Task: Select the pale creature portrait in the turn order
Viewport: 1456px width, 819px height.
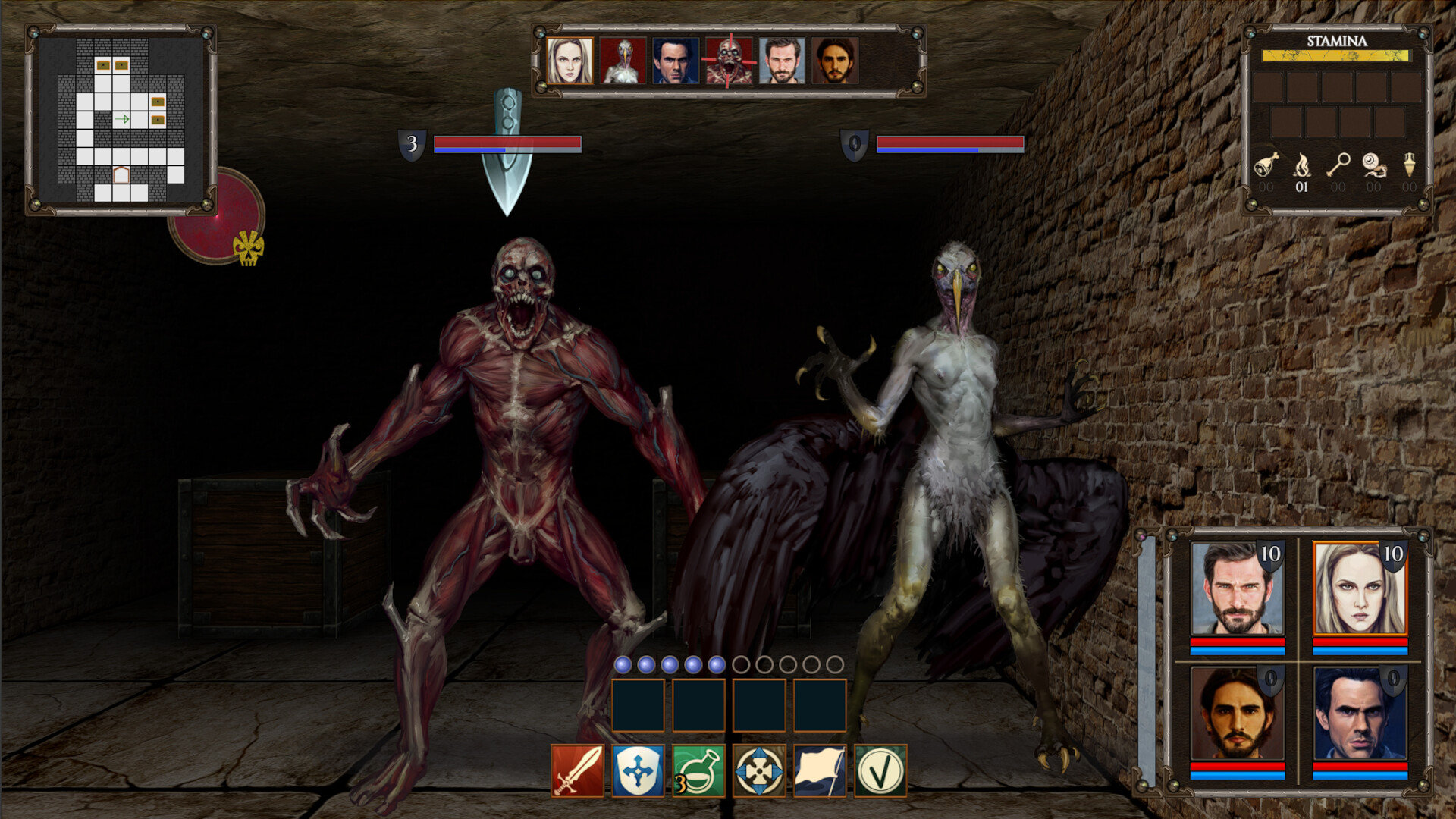Action: pos(623,62)
